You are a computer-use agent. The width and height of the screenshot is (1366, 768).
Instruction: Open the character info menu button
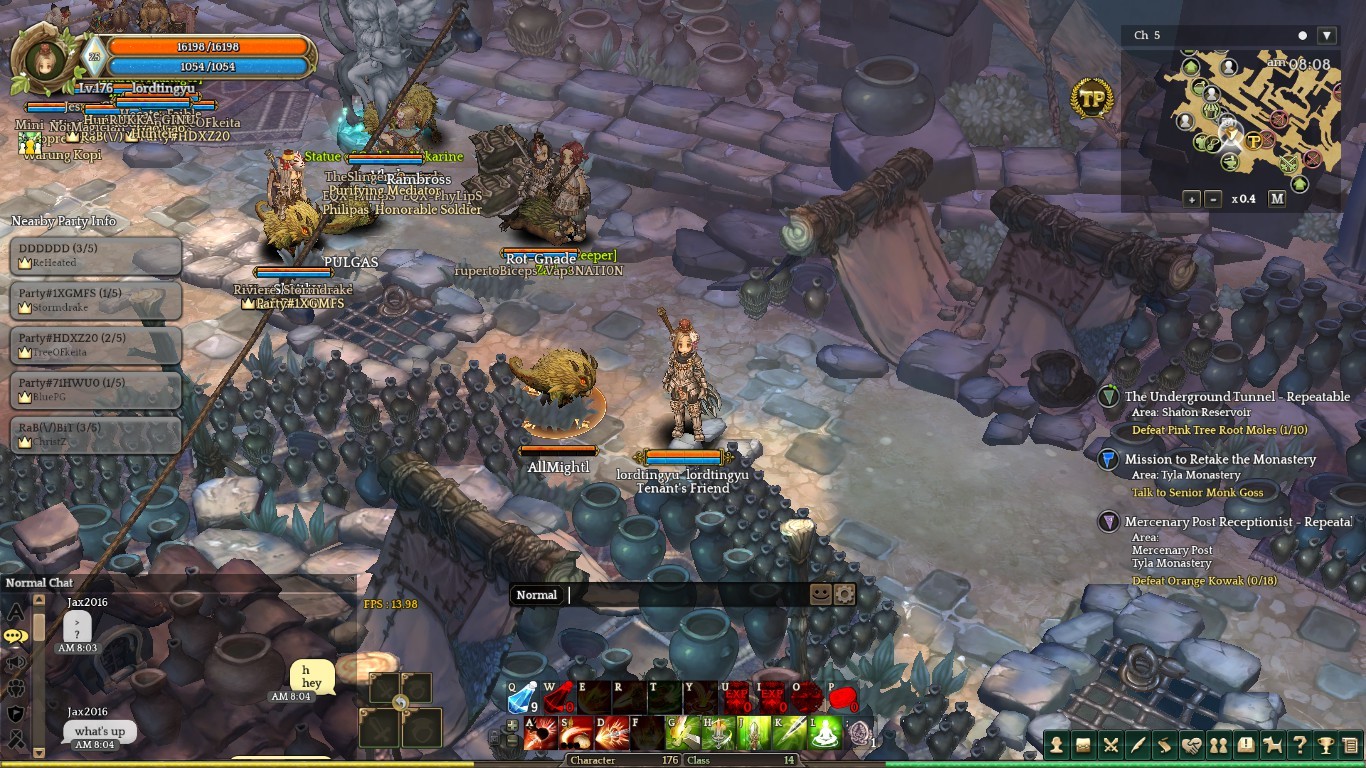click(x=1056, y=745)
